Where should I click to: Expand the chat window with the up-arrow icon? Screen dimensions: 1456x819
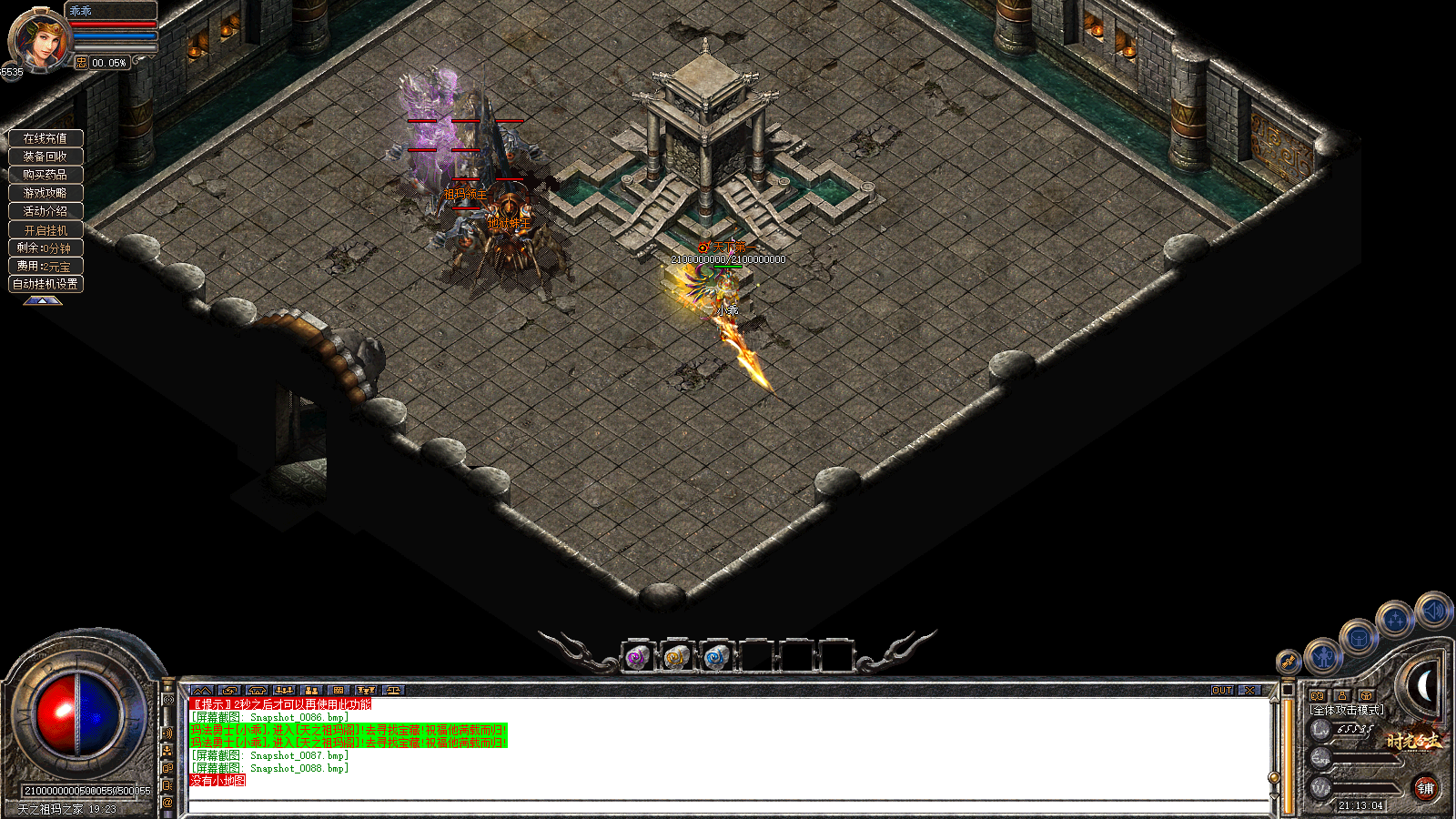203,690
